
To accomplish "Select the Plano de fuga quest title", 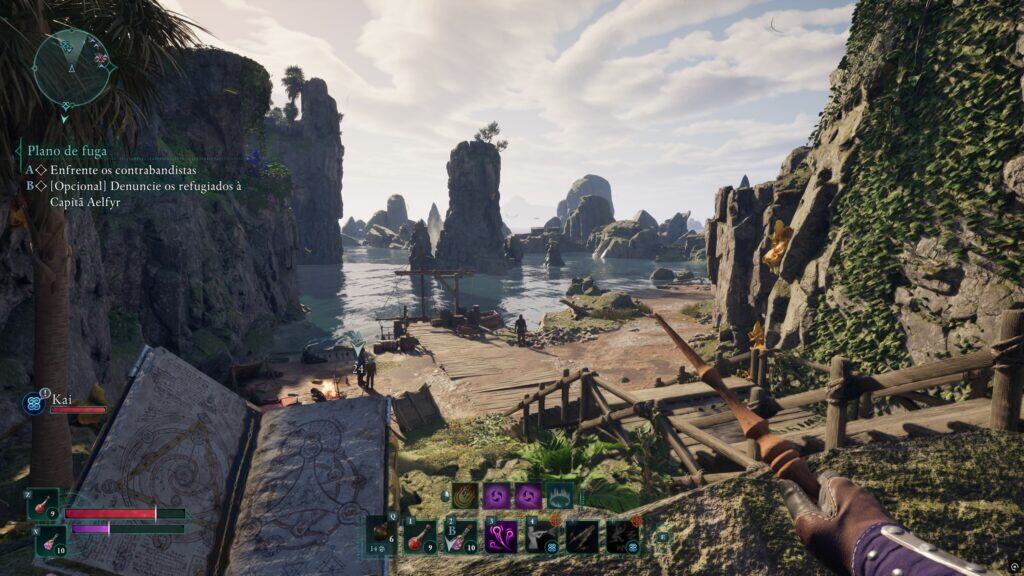I will [67, 151].
